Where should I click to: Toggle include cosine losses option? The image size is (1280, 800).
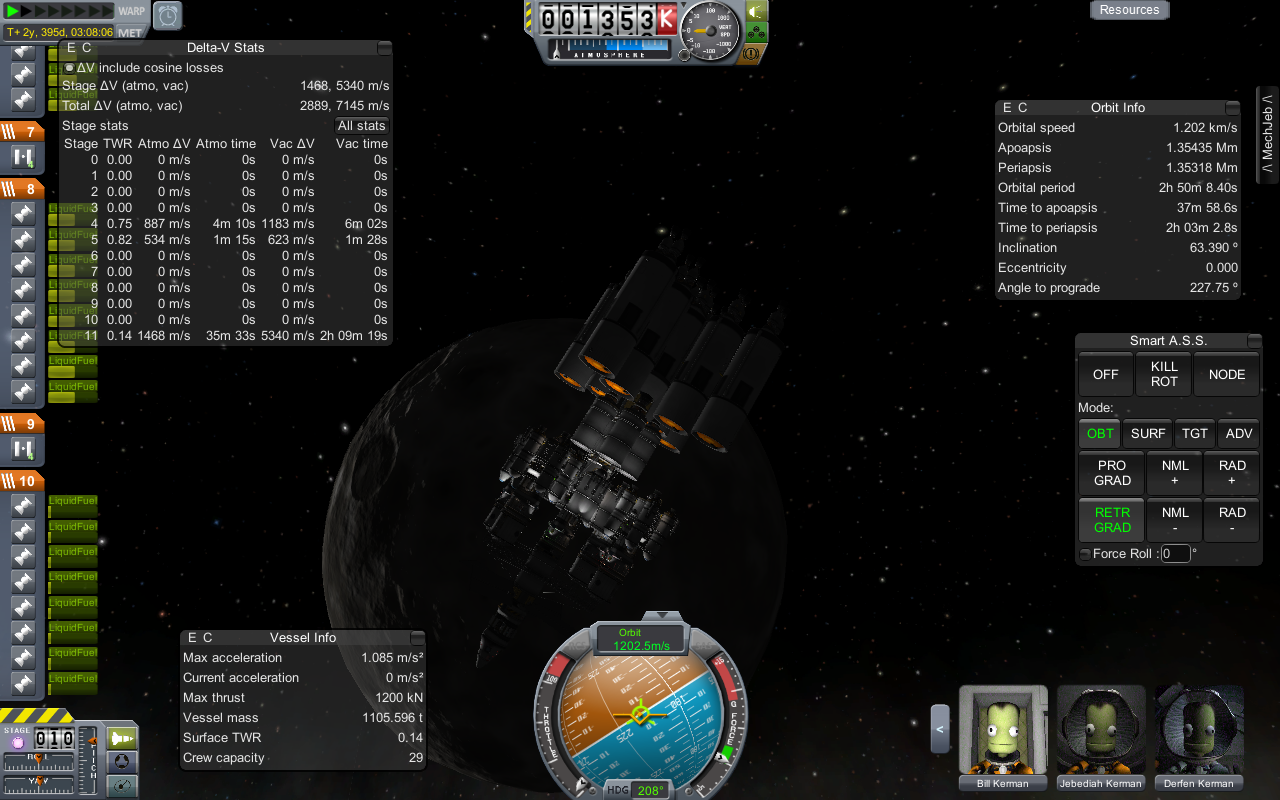pyautogui.click(x=69, y=68)
